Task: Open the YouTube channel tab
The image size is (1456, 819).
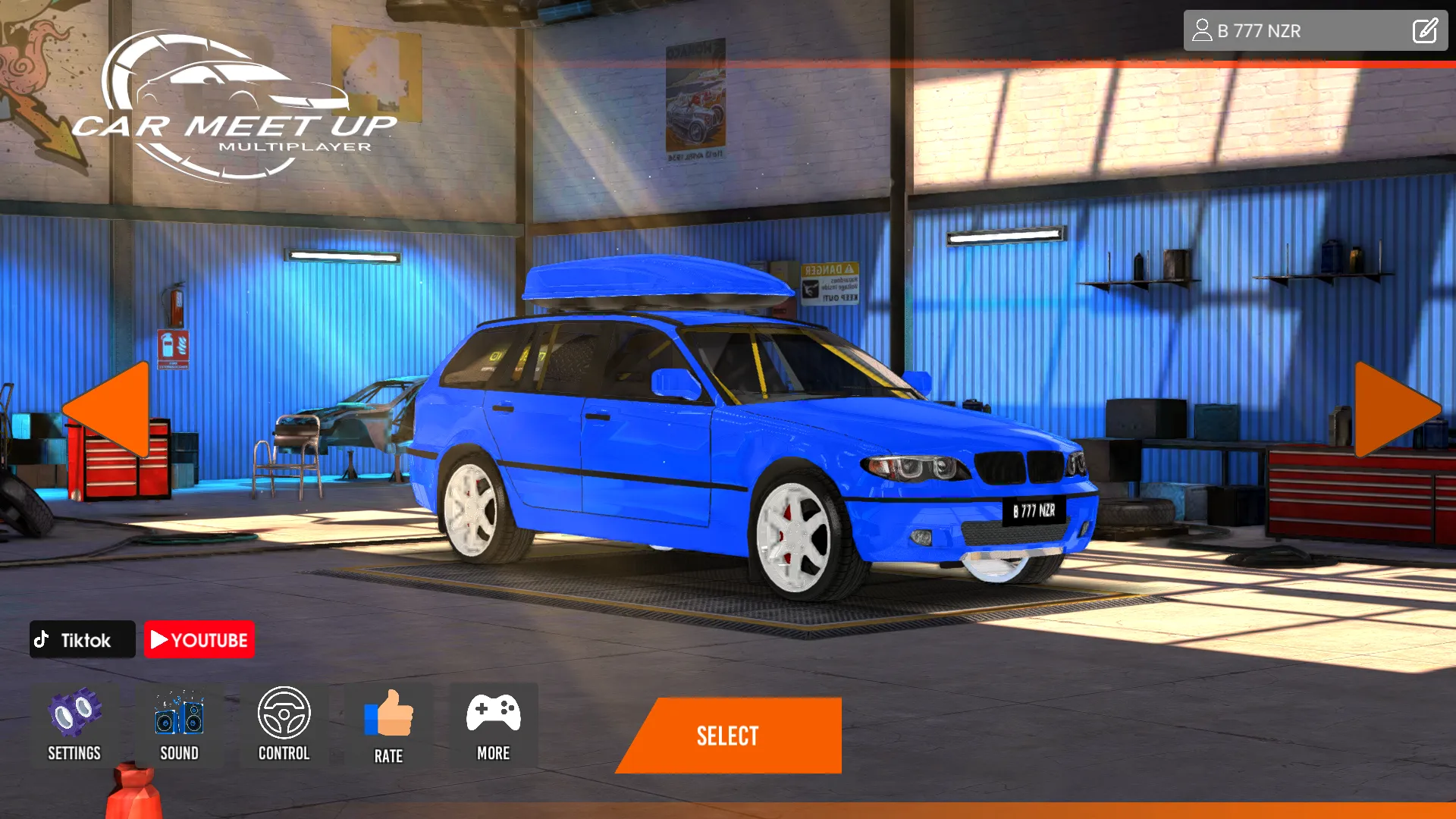Action: coord(199,639)
